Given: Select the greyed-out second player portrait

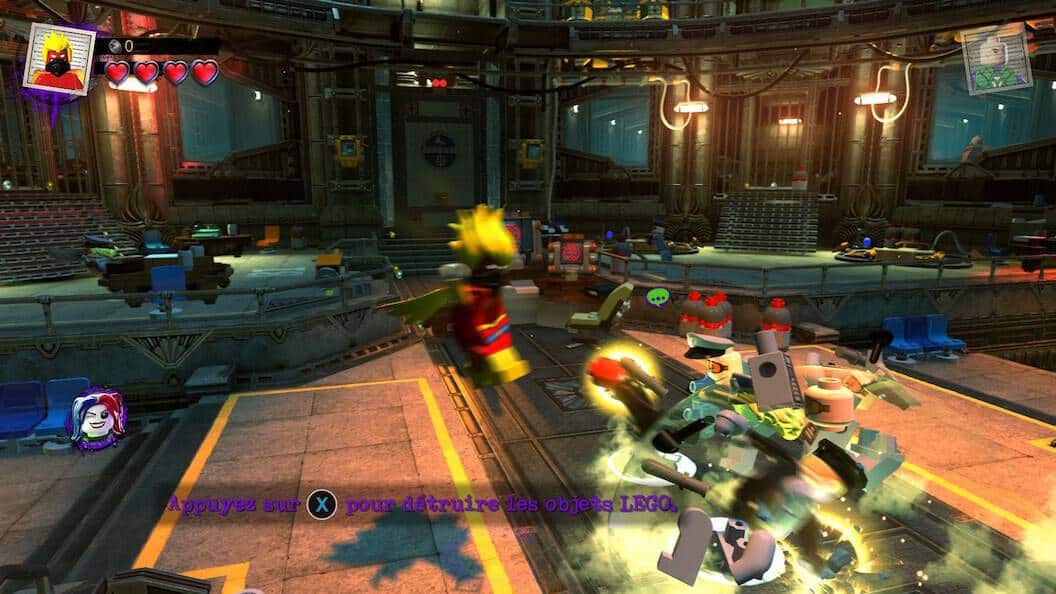Looking at the screenshot, I should click(996, 58).
